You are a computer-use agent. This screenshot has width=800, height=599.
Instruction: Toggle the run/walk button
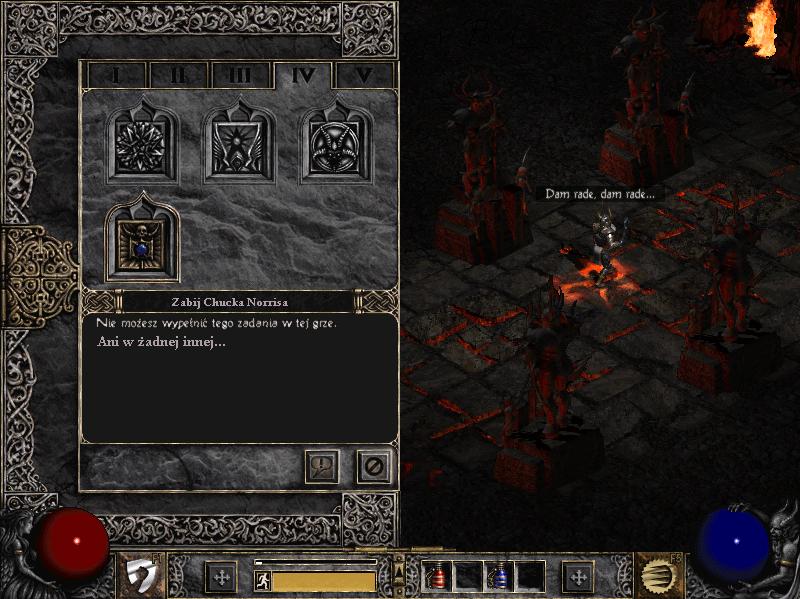click(262, 580)
